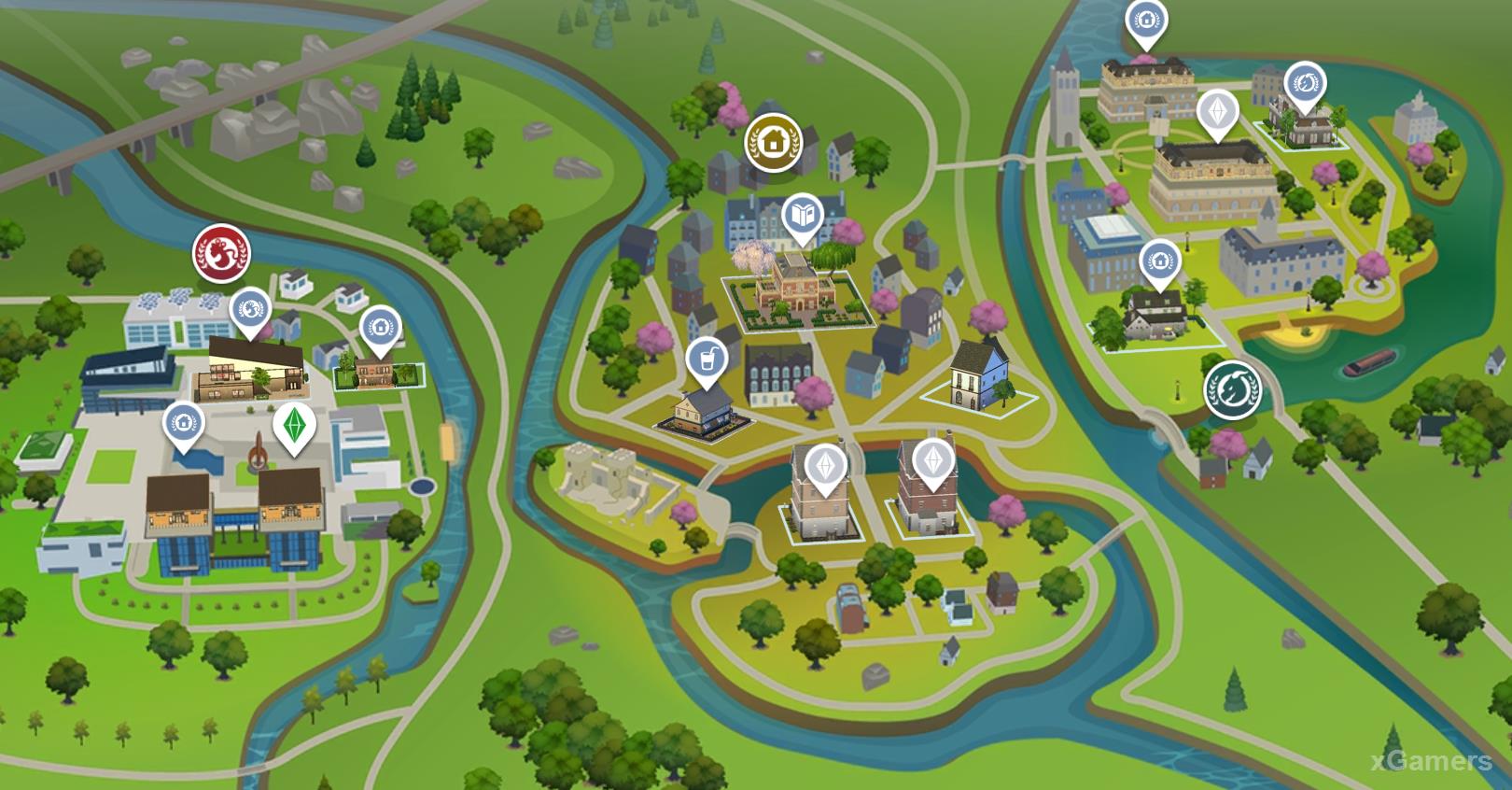Image resolution: width=1512 pixels, height=790 pixels.
Task: Open the gold house emblem marker
Action: point(771,143)
